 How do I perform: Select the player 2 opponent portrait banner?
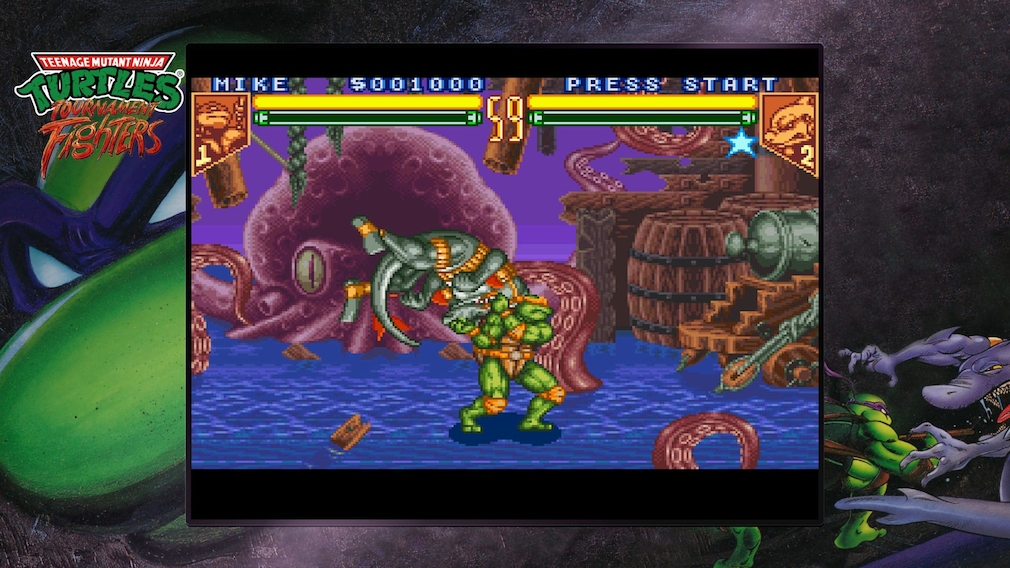pos(789,130)
